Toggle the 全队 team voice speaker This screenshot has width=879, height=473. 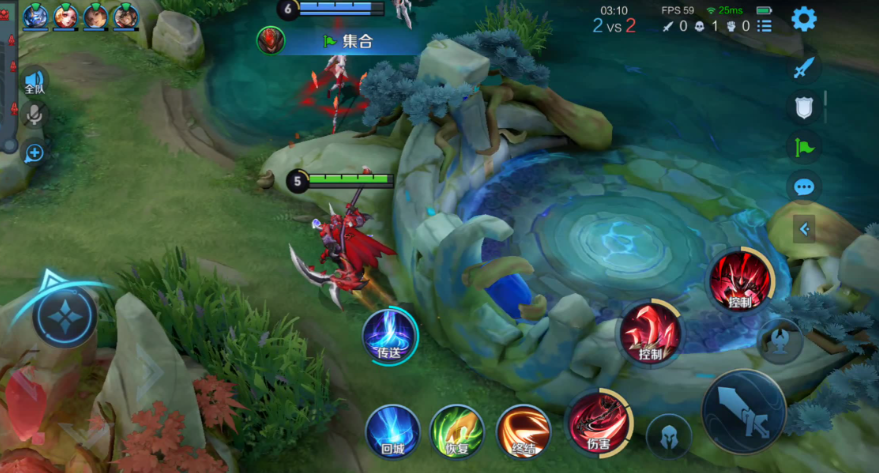[x=34, y=82]
